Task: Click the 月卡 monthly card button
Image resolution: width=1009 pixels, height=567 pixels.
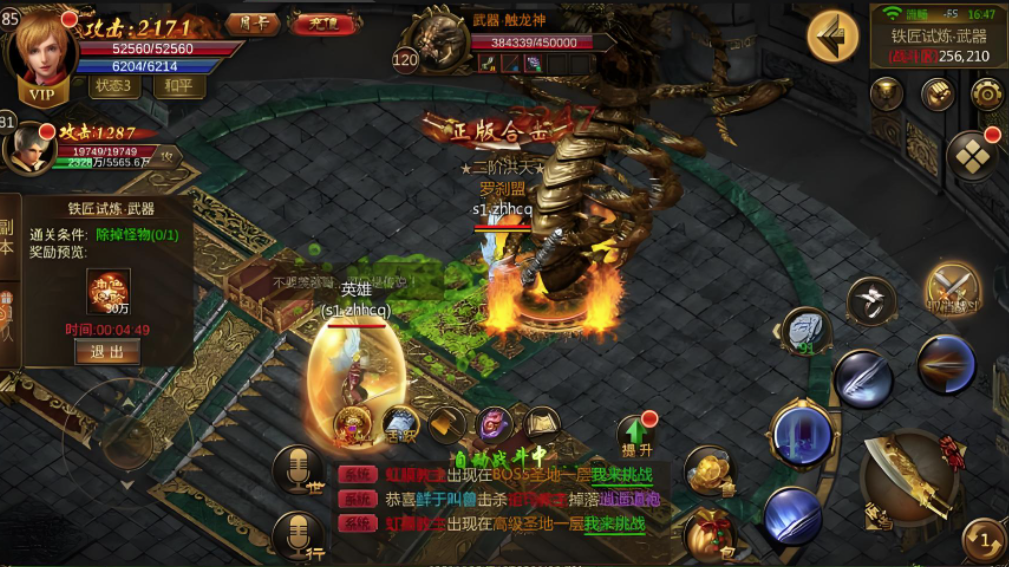Action: [253, 23]
